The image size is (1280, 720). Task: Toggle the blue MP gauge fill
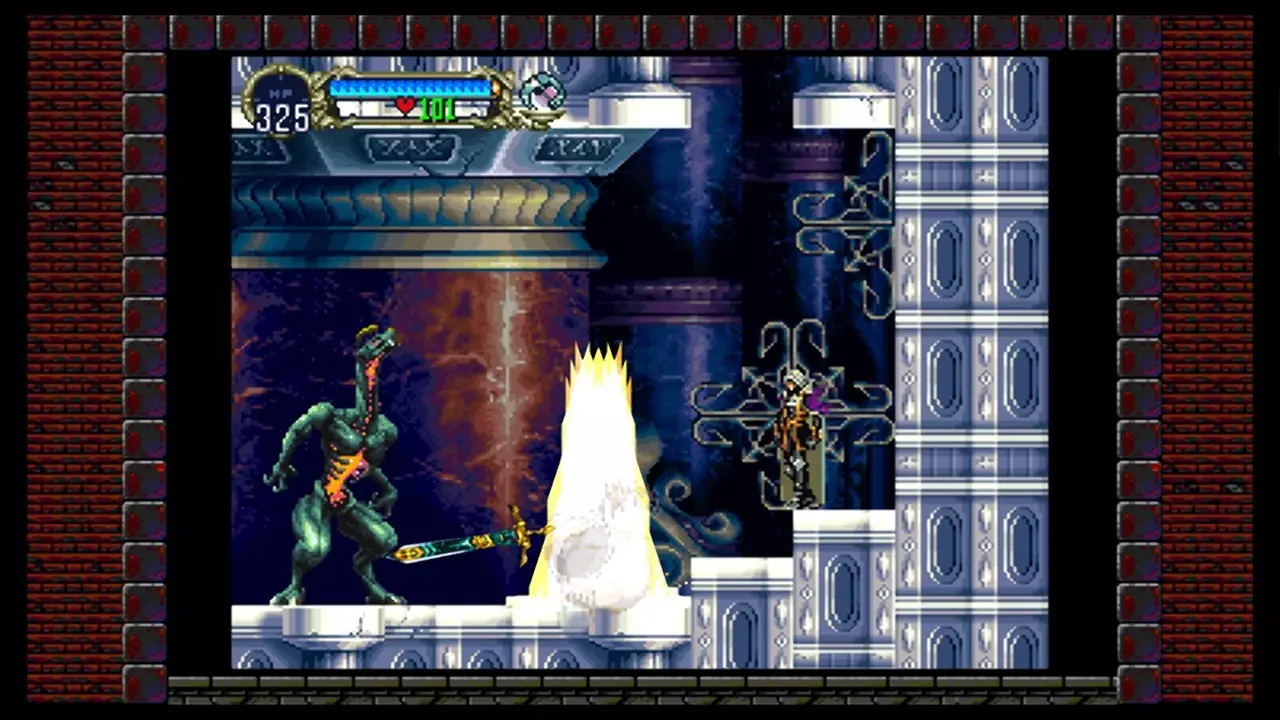pyautogui.click(x=410, y=88)
